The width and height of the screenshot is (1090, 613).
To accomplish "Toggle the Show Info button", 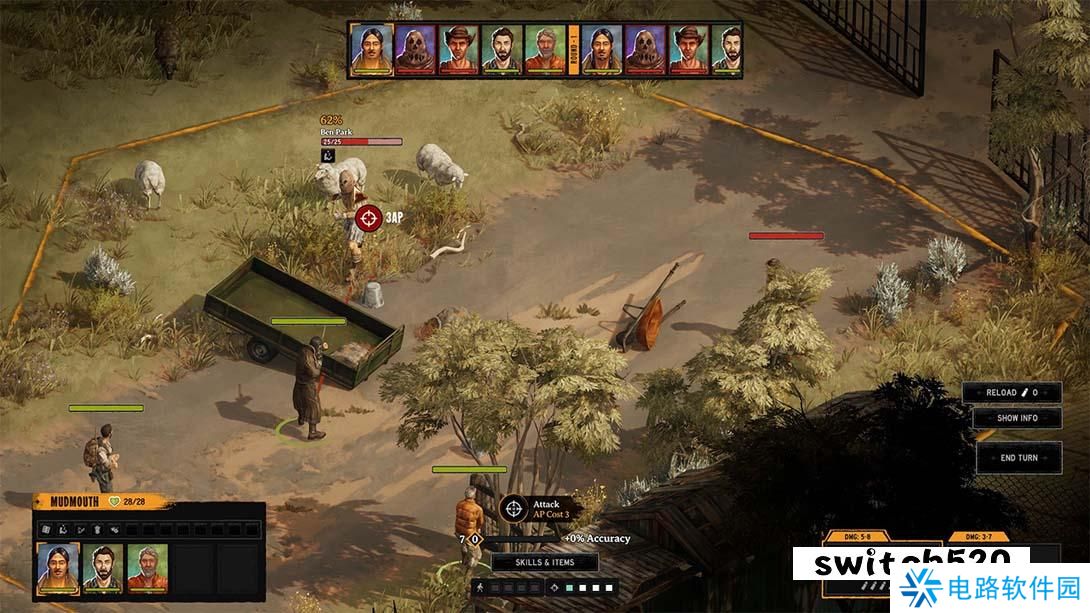I will (1017, 418).
